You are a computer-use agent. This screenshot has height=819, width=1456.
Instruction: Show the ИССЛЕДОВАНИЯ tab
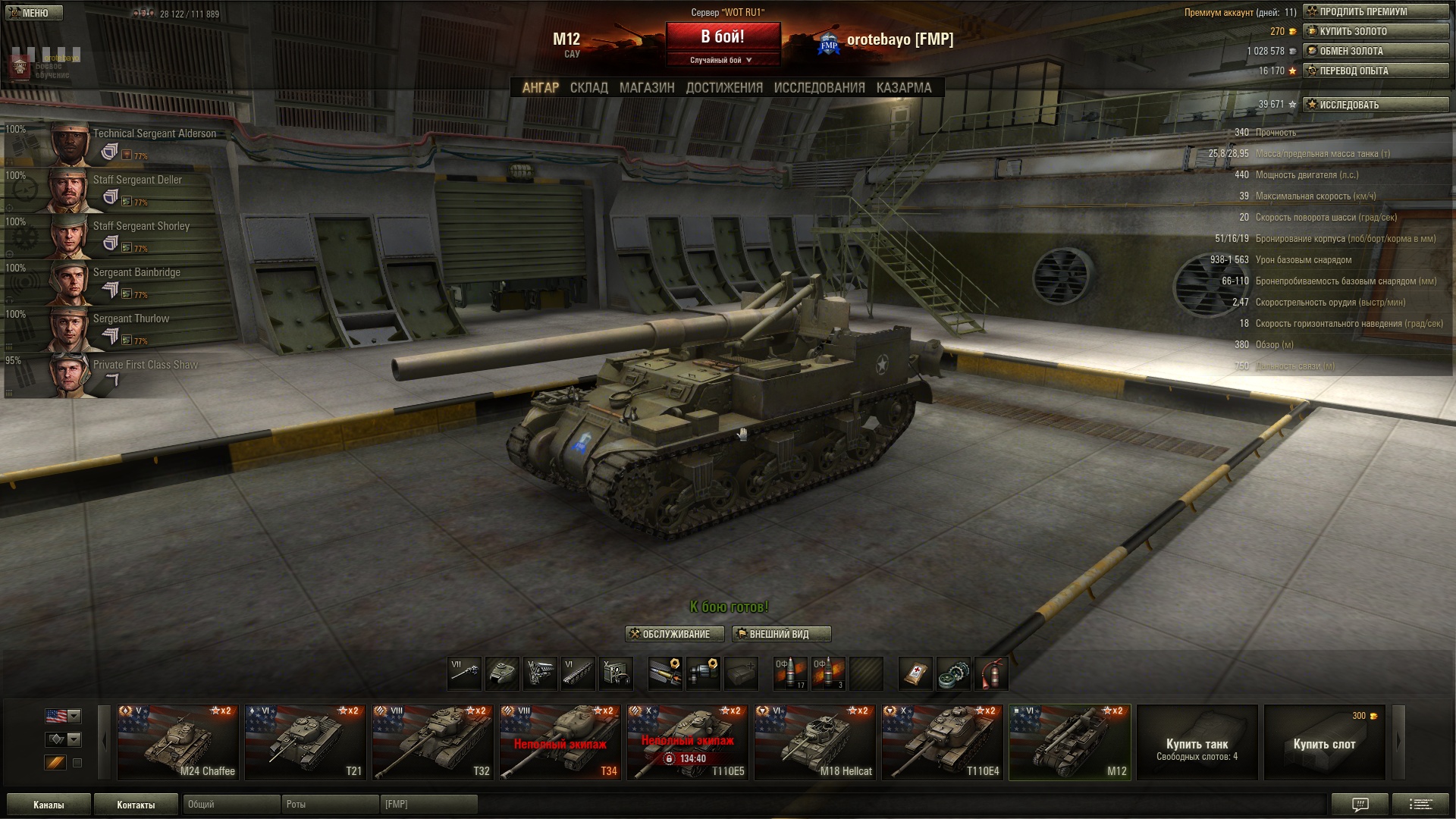click(x=819, y=88)
